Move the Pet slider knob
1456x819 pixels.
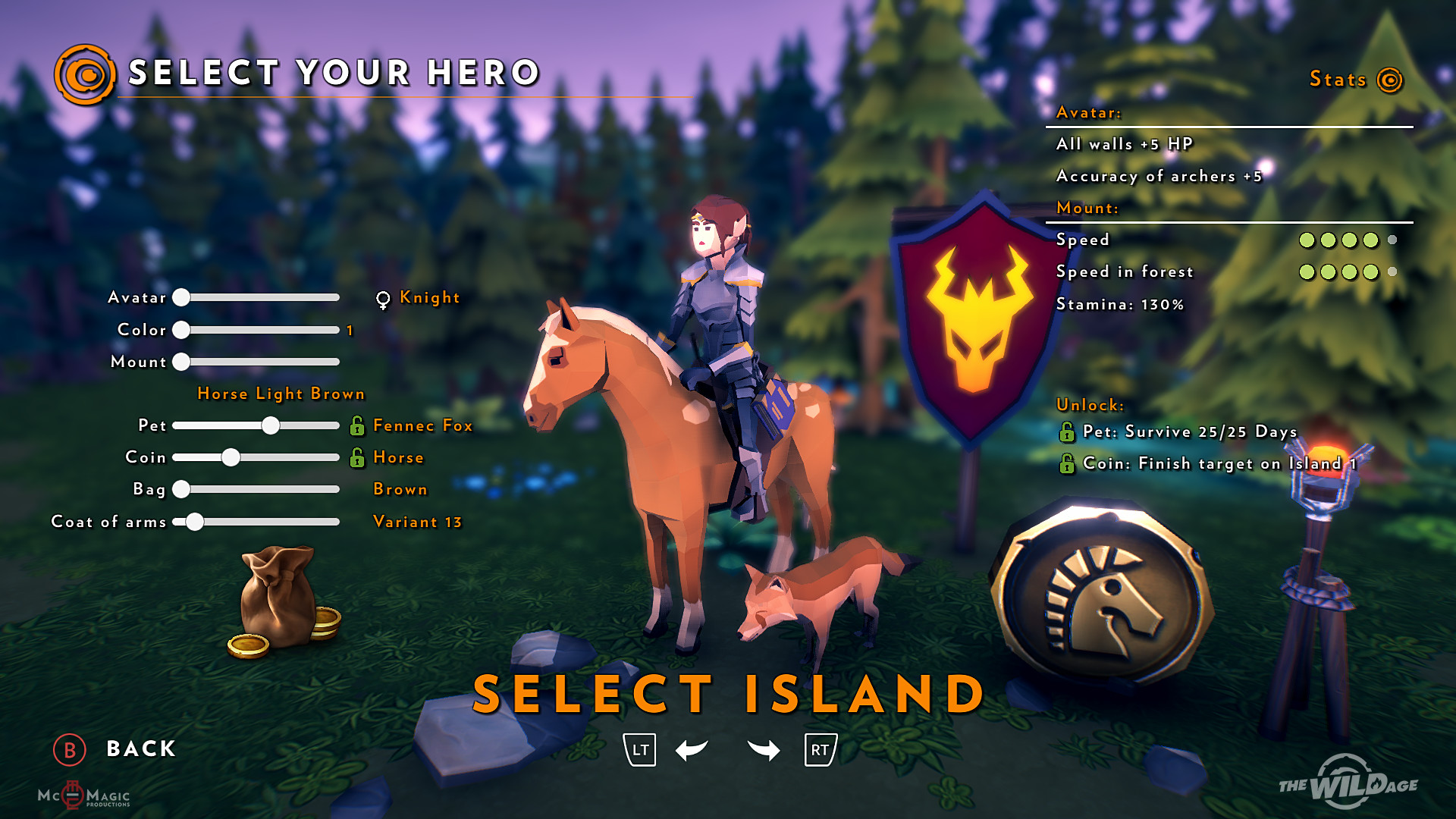[x=271, y=425]
